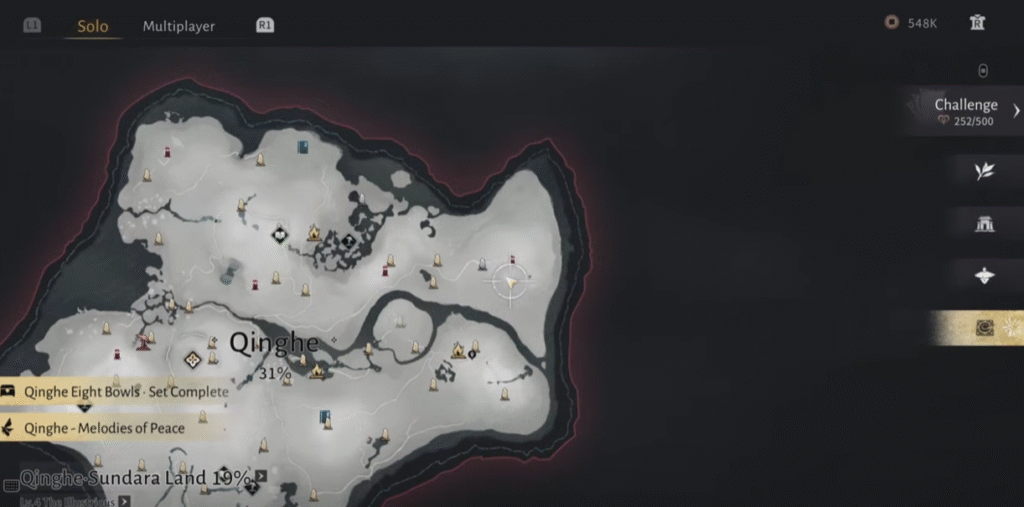Screen dimensions: 1024x507
Task: Switch to the Multiplayer tab
Action: (x=179, y=26)
